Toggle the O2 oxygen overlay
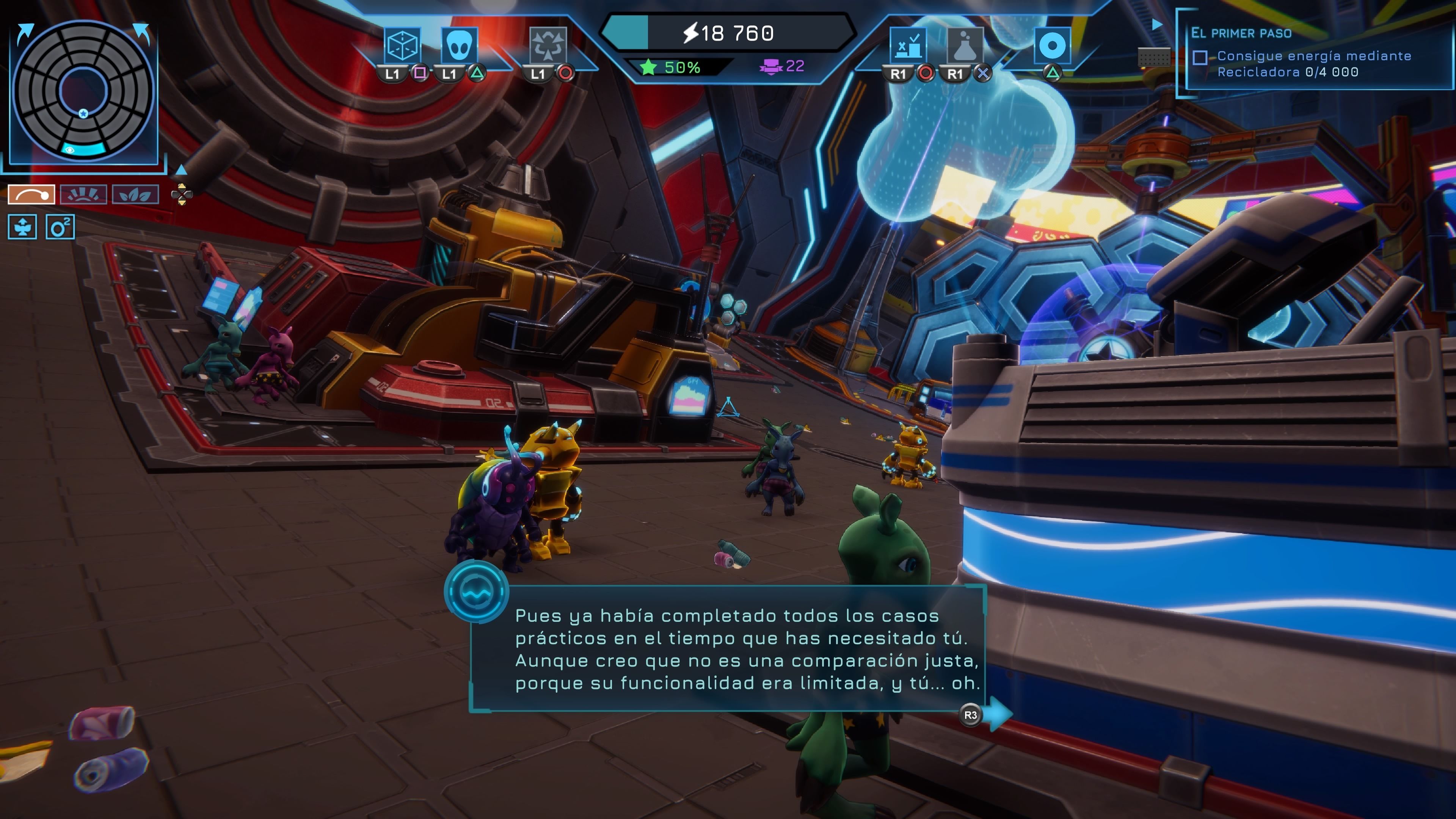1456x819 pixels. point(60,227)
